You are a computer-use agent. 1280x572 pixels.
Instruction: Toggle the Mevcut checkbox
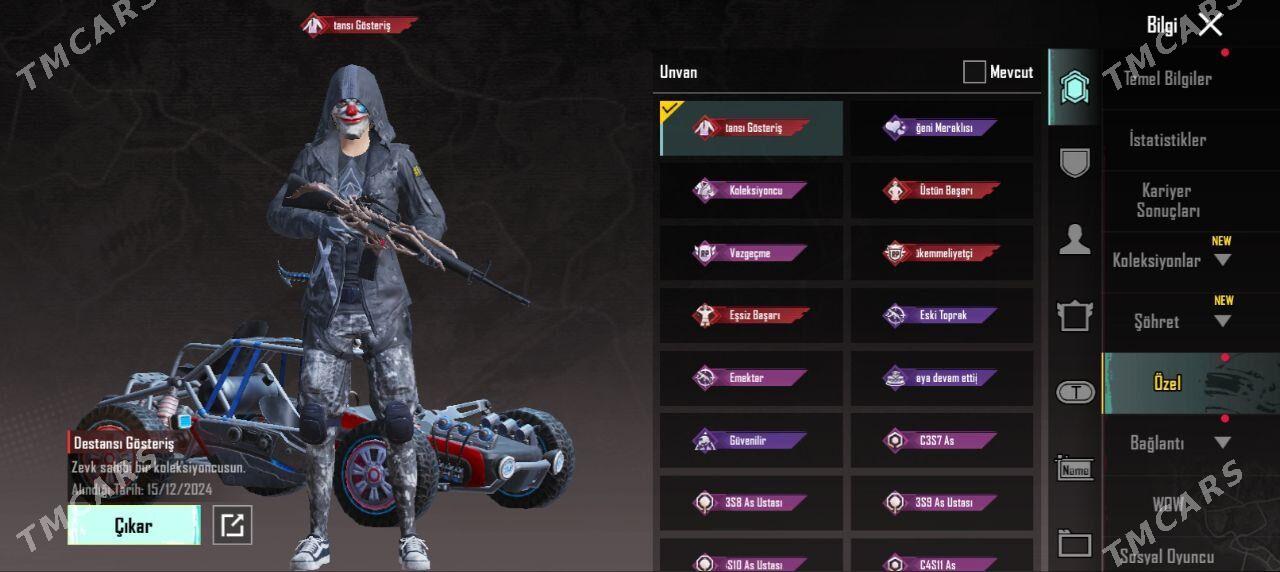pos(974,72)
